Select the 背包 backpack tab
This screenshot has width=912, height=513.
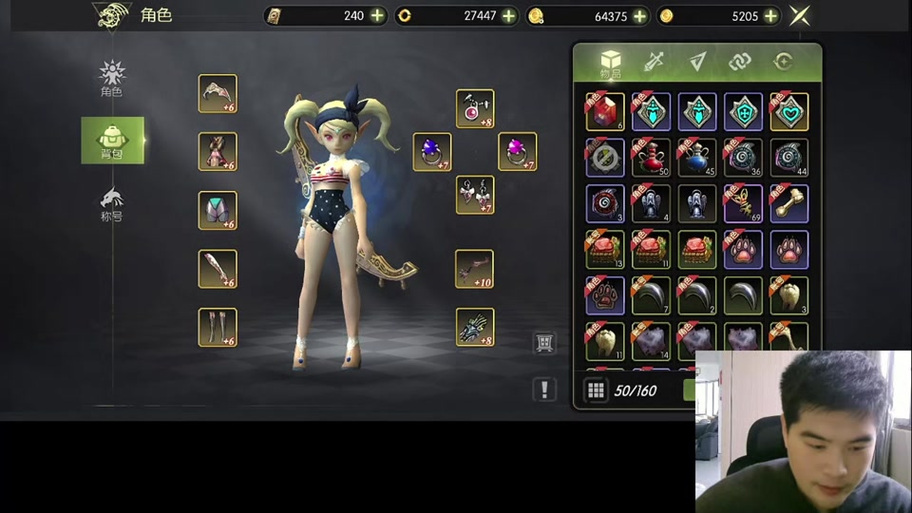(112, 140)
